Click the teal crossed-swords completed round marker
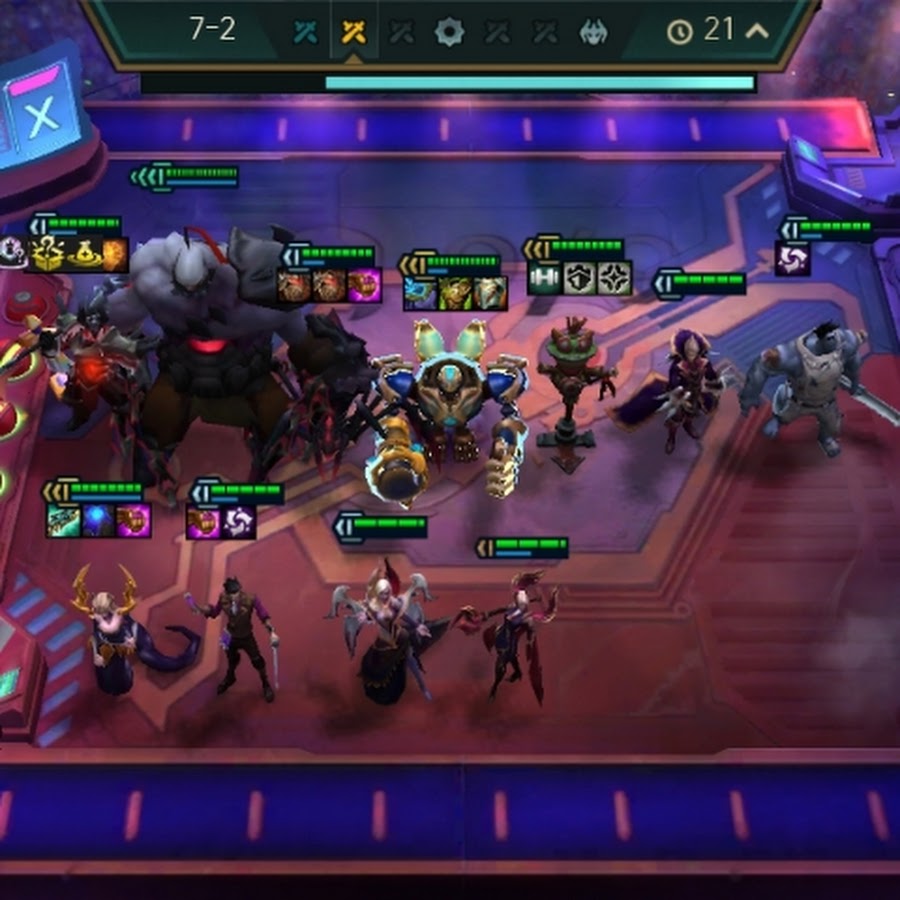900x900 pixels. [306, 32]
